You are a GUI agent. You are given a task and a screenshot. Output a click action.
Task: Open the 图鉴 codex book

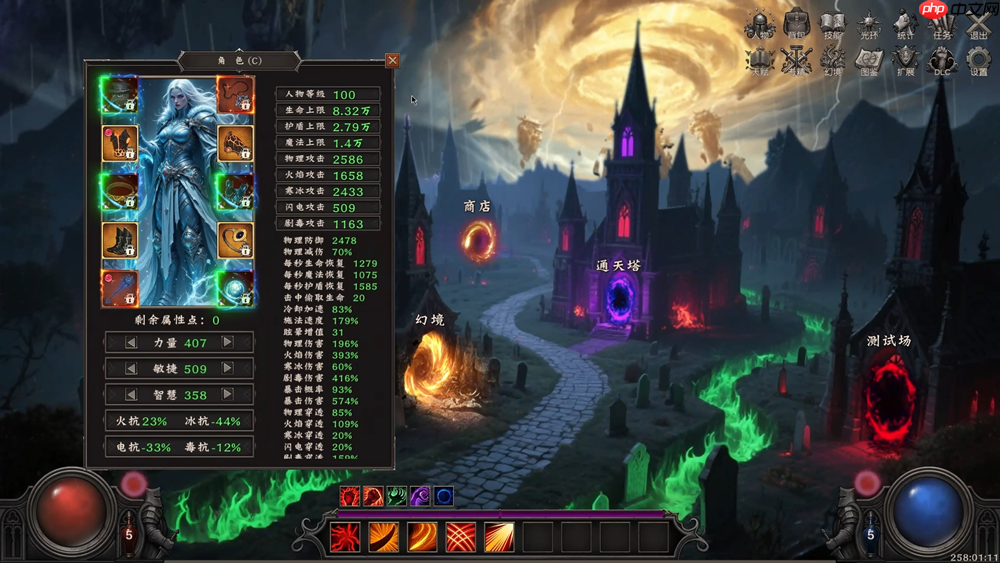click(x=869, y=62)
